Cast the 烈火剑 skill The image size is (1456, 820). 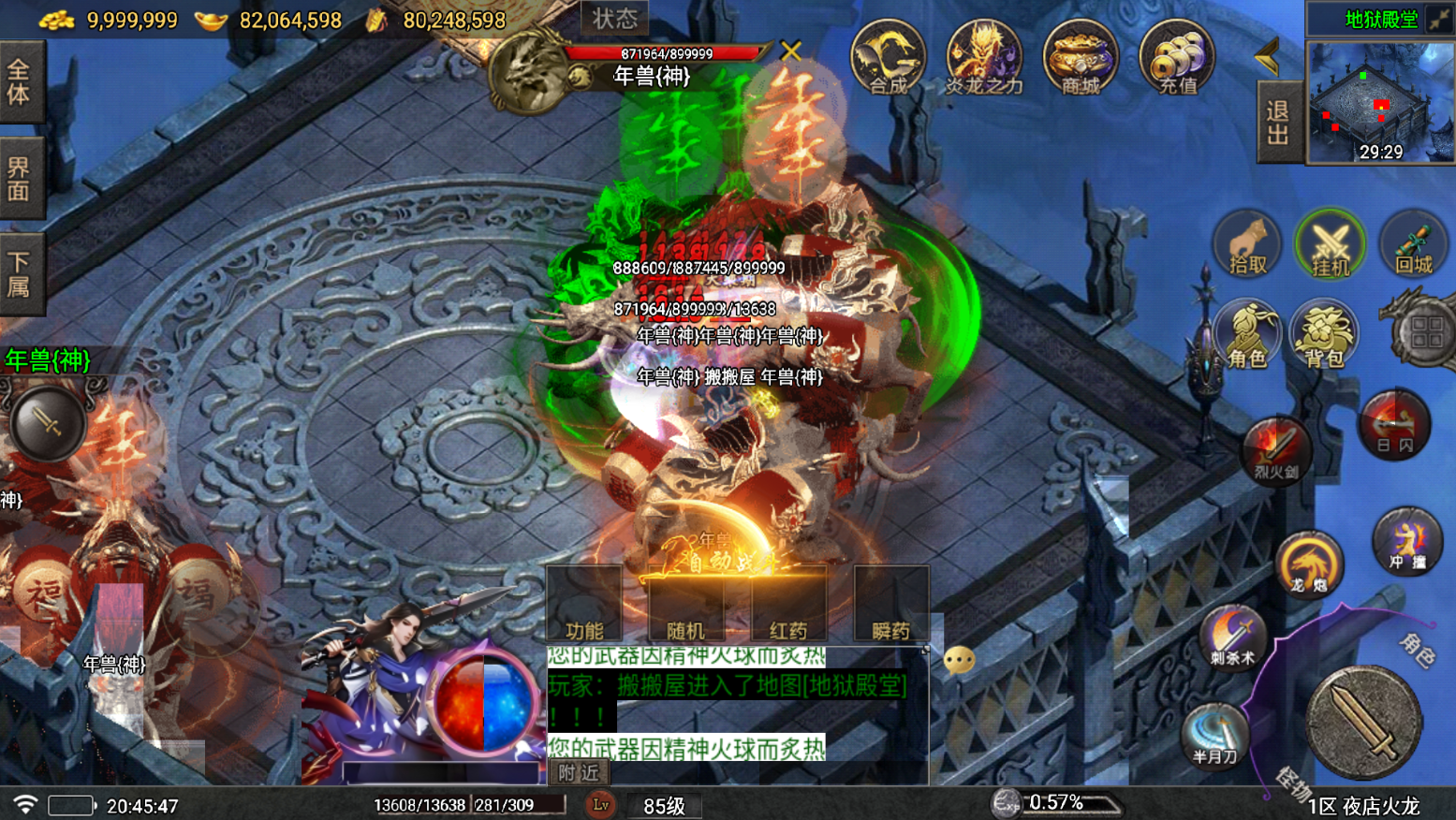tap(1275, 450)
